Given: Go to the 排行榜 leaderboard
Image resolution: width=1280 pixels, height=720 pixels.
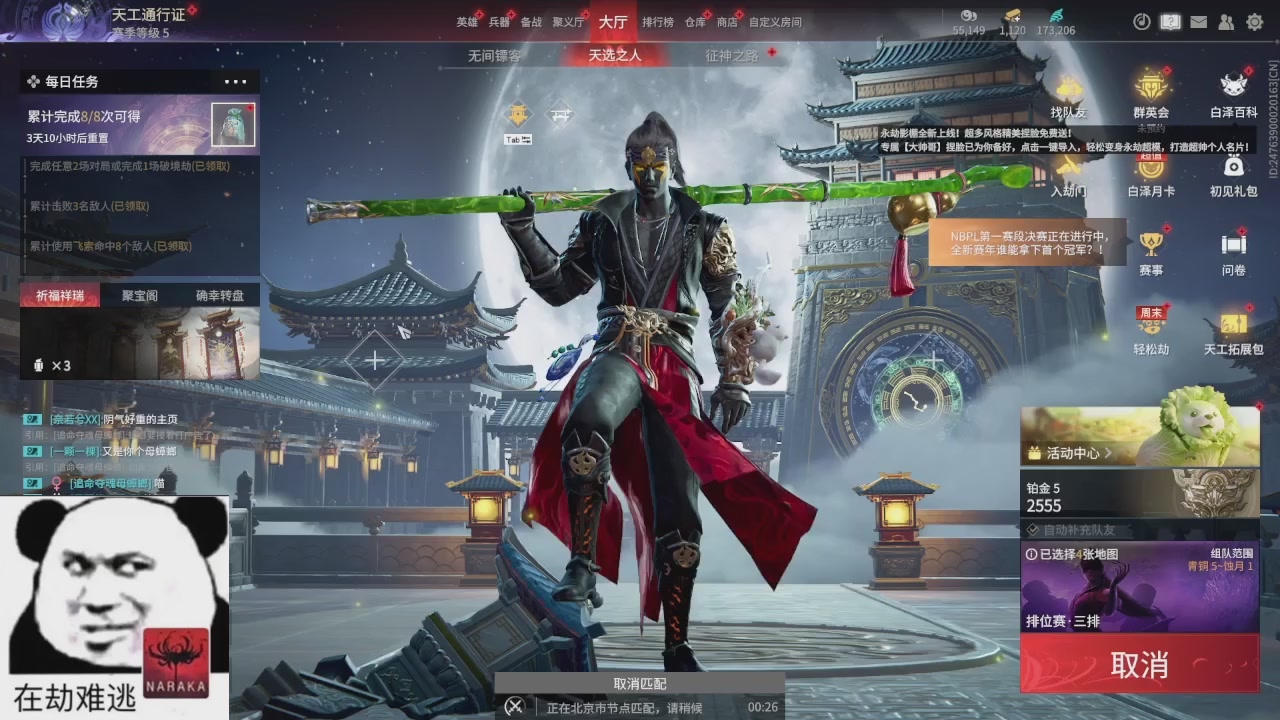Looking at the screenshot, I should tap(657, 22).
